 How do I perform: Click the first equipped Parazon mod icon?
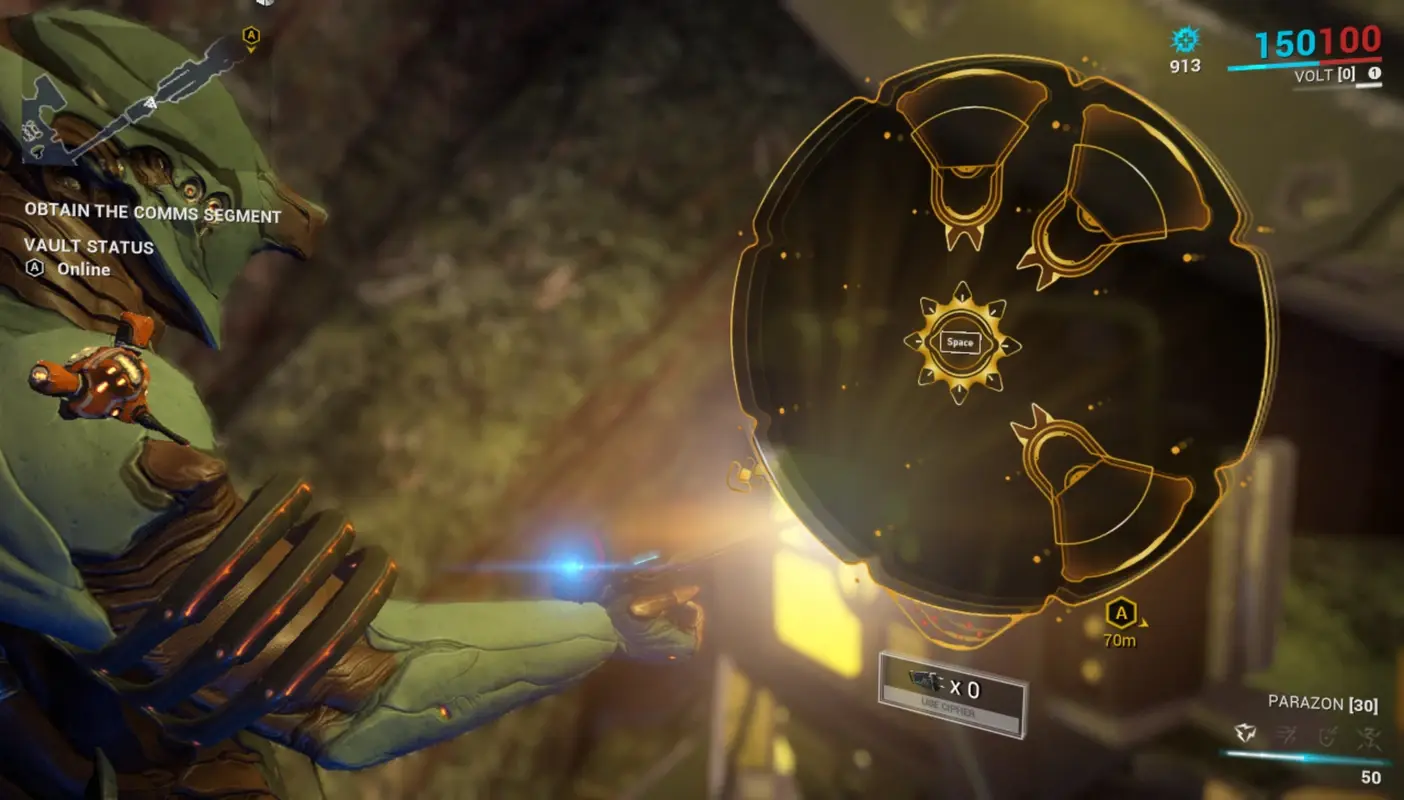click(x=1244, y=733)
